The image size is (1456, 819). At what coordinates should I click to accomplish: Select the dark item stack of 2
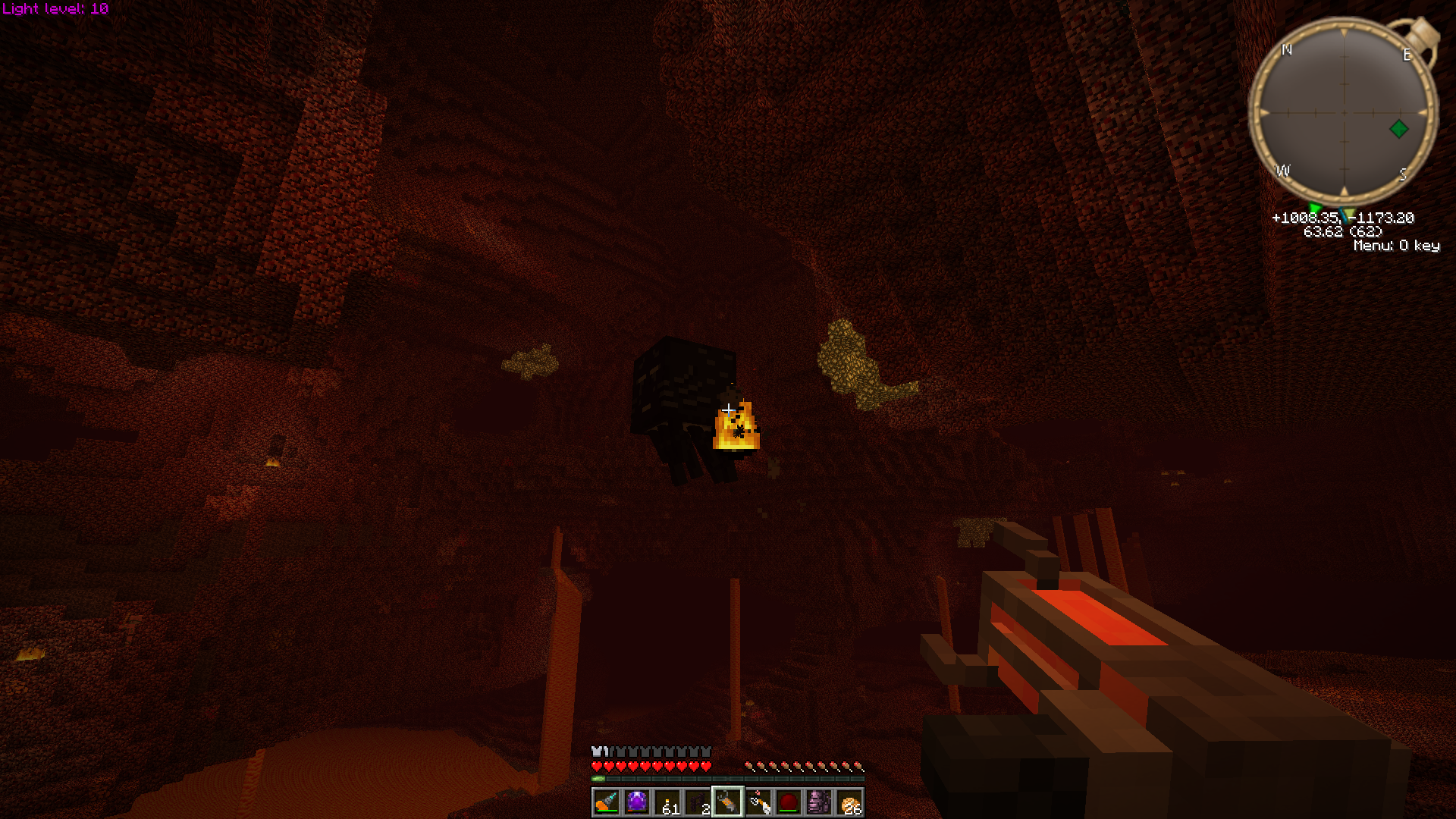point(698,802)
